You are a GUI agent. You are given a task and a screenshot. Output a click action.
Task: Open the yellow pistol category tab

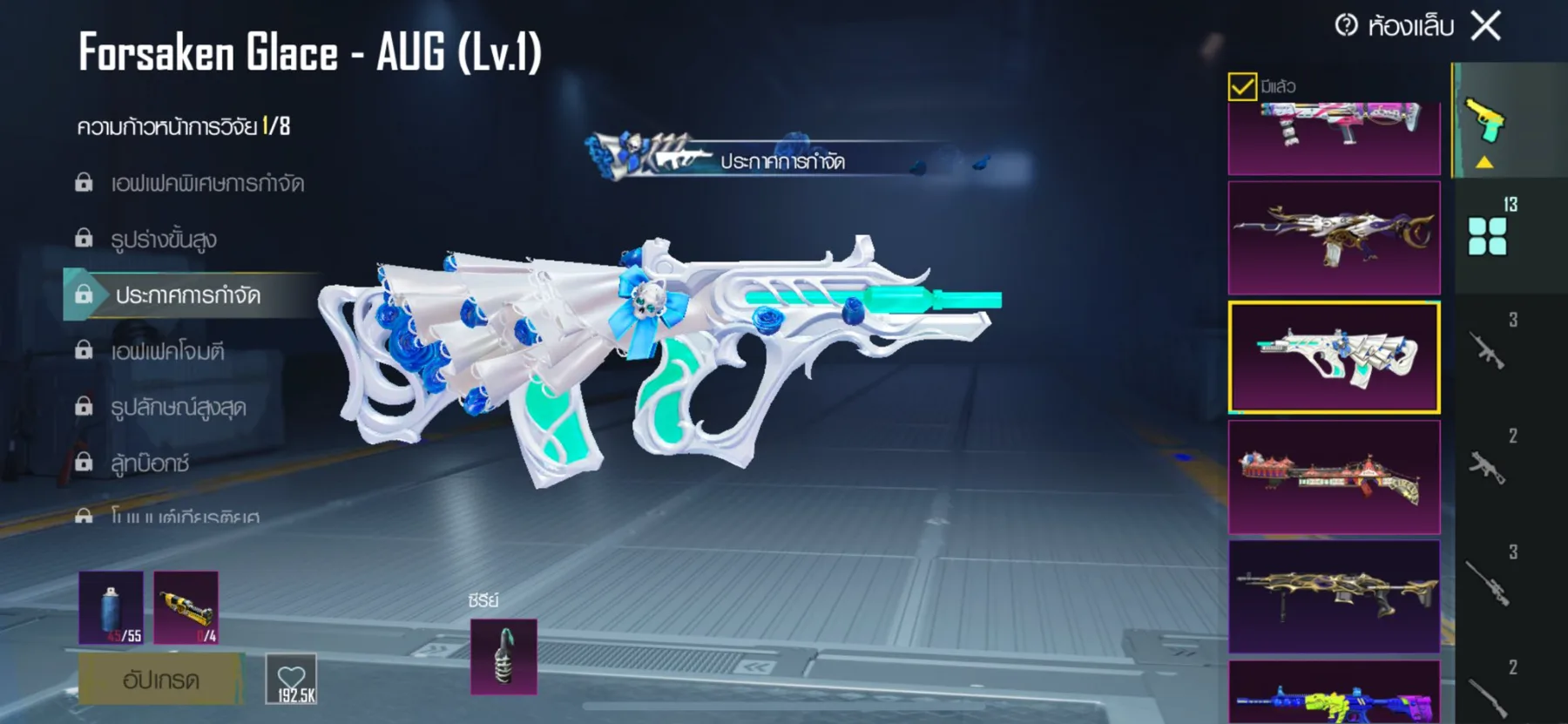coord(1485,122)
